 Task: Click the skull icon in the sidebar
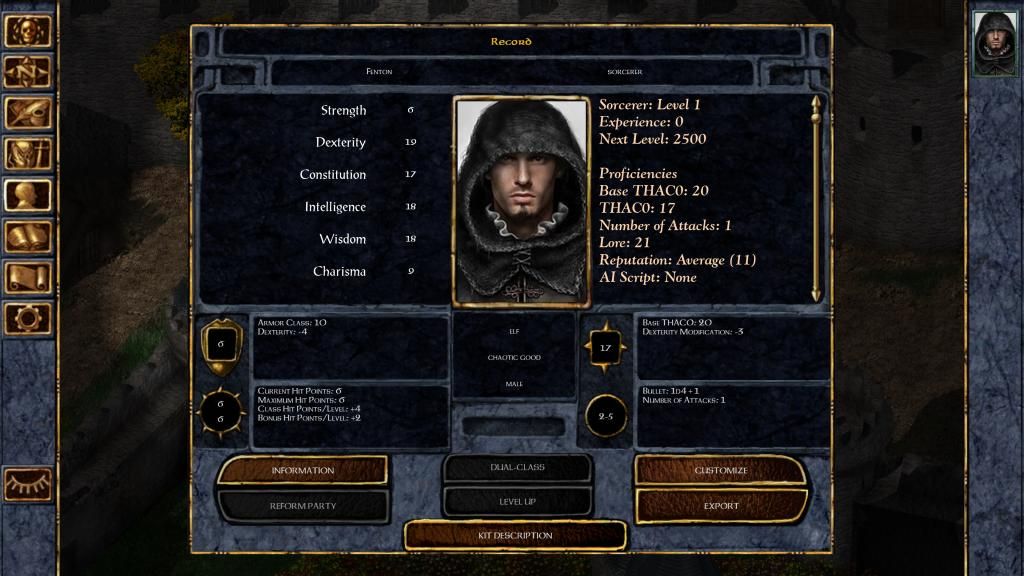point(27,31)
